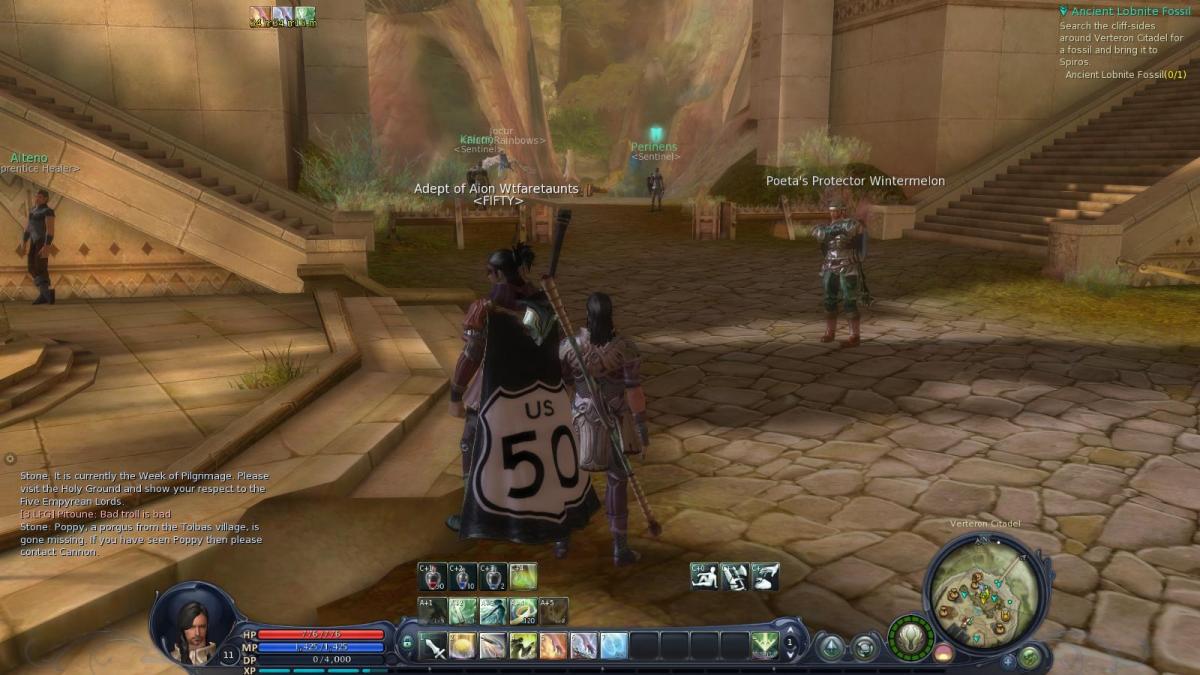Click the green-ringed wing emblem button

pos(910,638)
